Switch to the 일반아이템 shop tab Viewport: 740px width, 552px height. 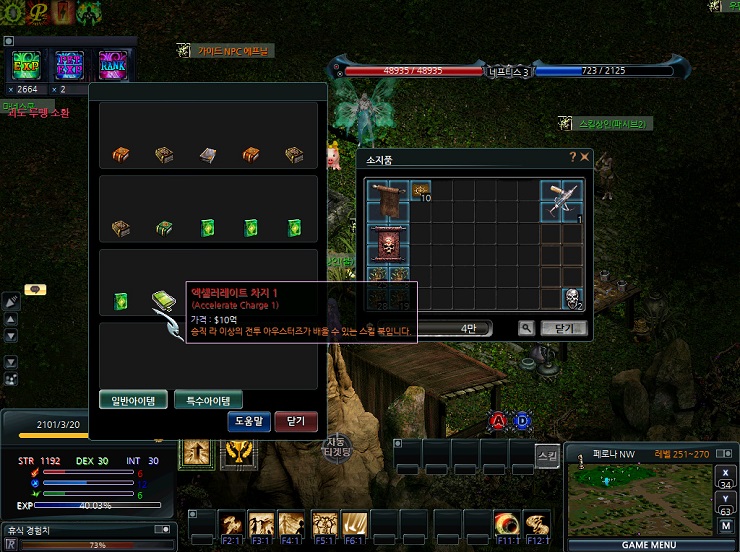pos(133,400)
